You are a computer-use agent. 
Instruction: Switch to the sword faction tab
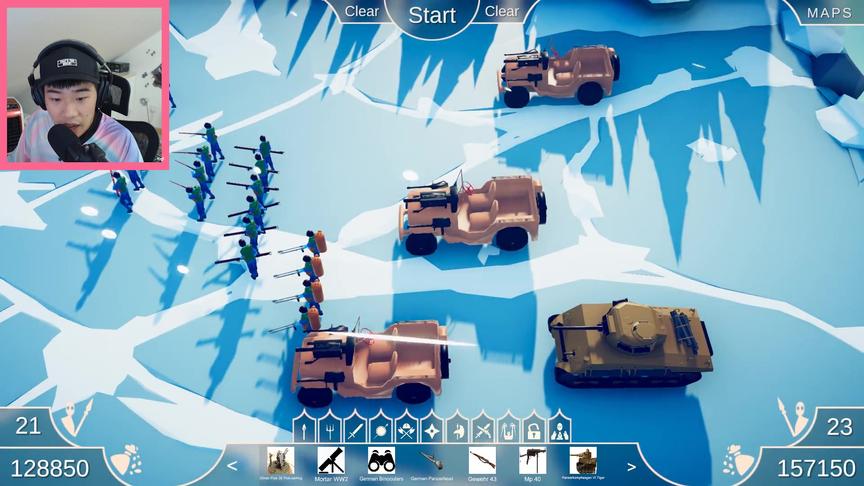click(355, 430)
